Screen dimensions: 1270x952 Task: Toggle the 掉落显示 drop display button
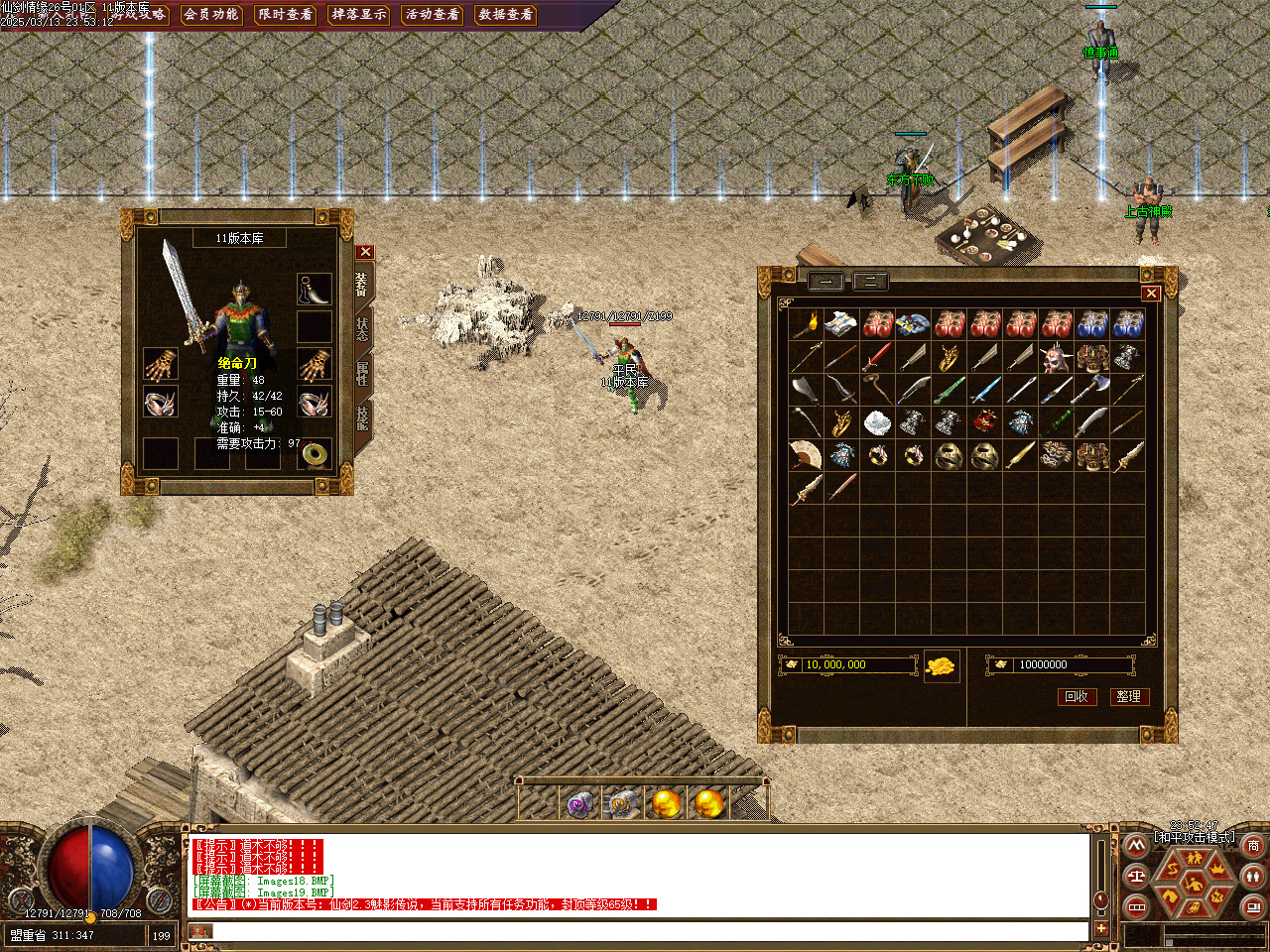click(359, 15)
